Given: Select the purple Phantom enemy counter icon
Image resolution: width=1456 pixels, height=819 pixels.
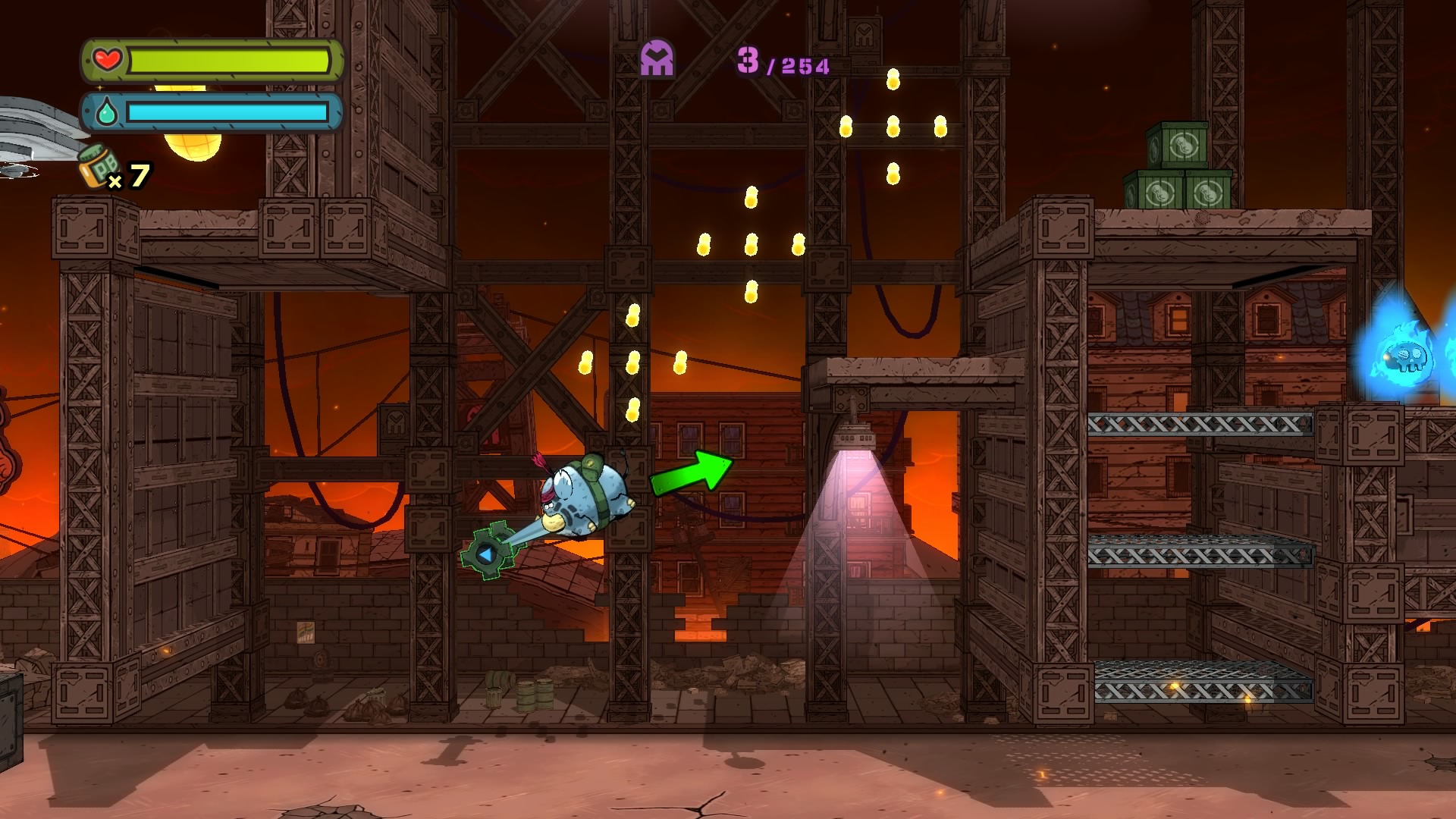Looking at the screenshot, I should click(657, 58).
